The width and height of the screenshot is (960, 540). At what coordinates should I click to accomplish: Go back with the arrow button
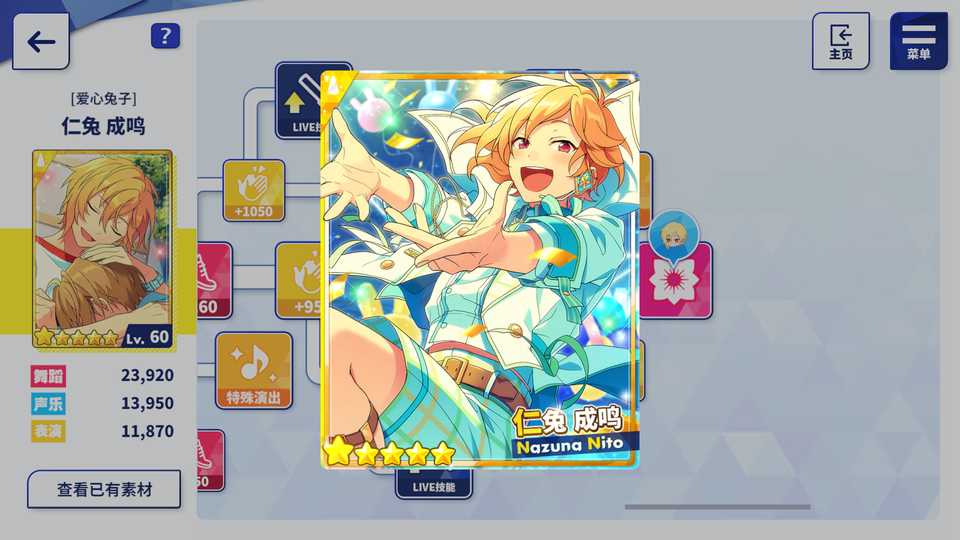[41, 41]
